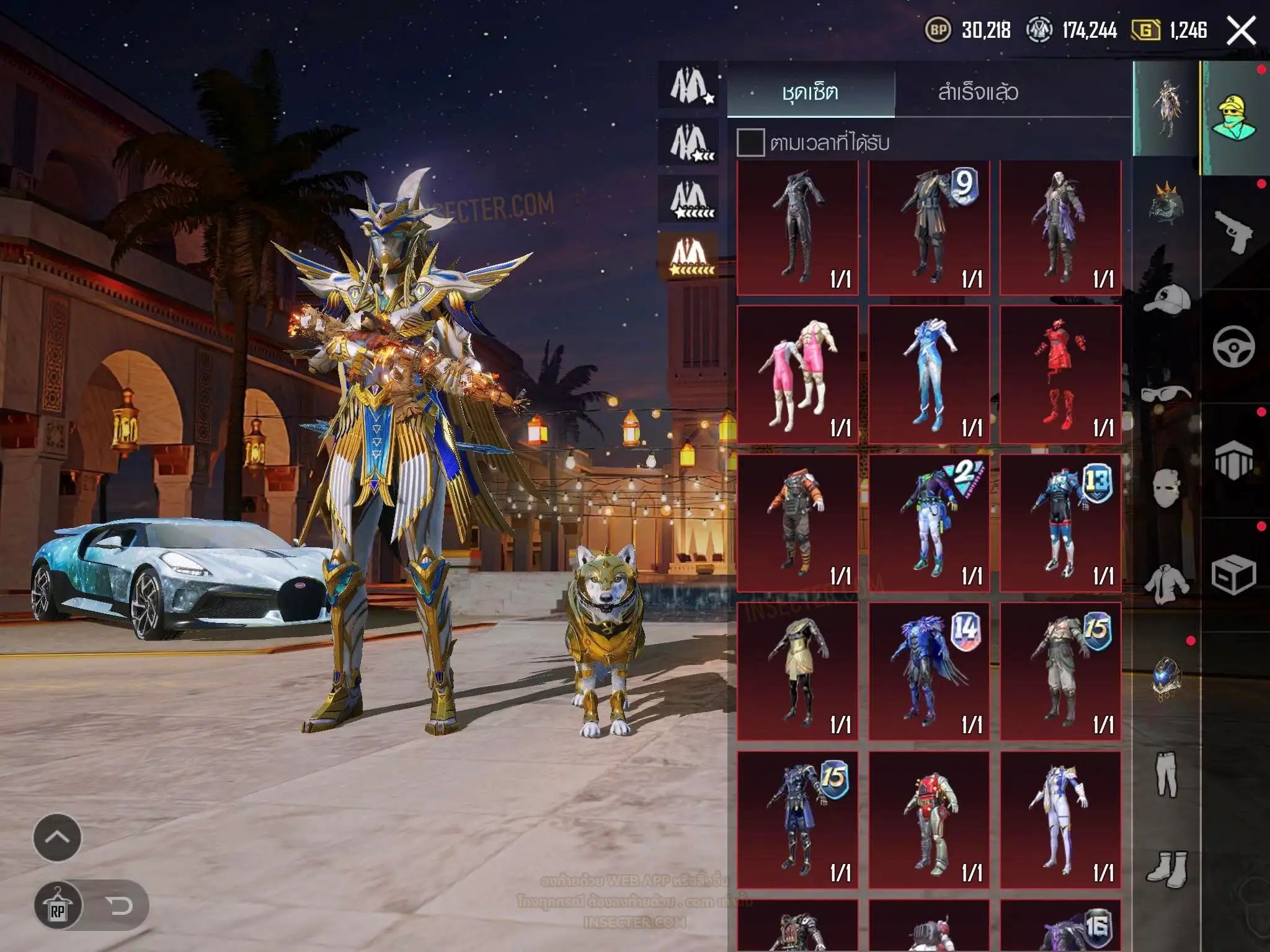Open the สำเร็จแล้ว tab
1270x952 pixels.
tap(978, 92)
